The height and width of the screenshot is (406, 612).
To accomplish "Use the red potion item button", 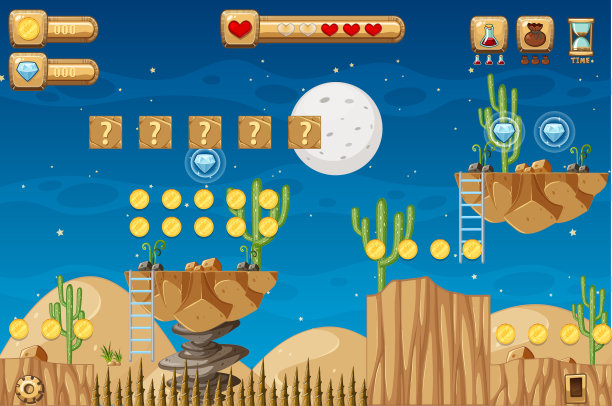I will 488,35.
